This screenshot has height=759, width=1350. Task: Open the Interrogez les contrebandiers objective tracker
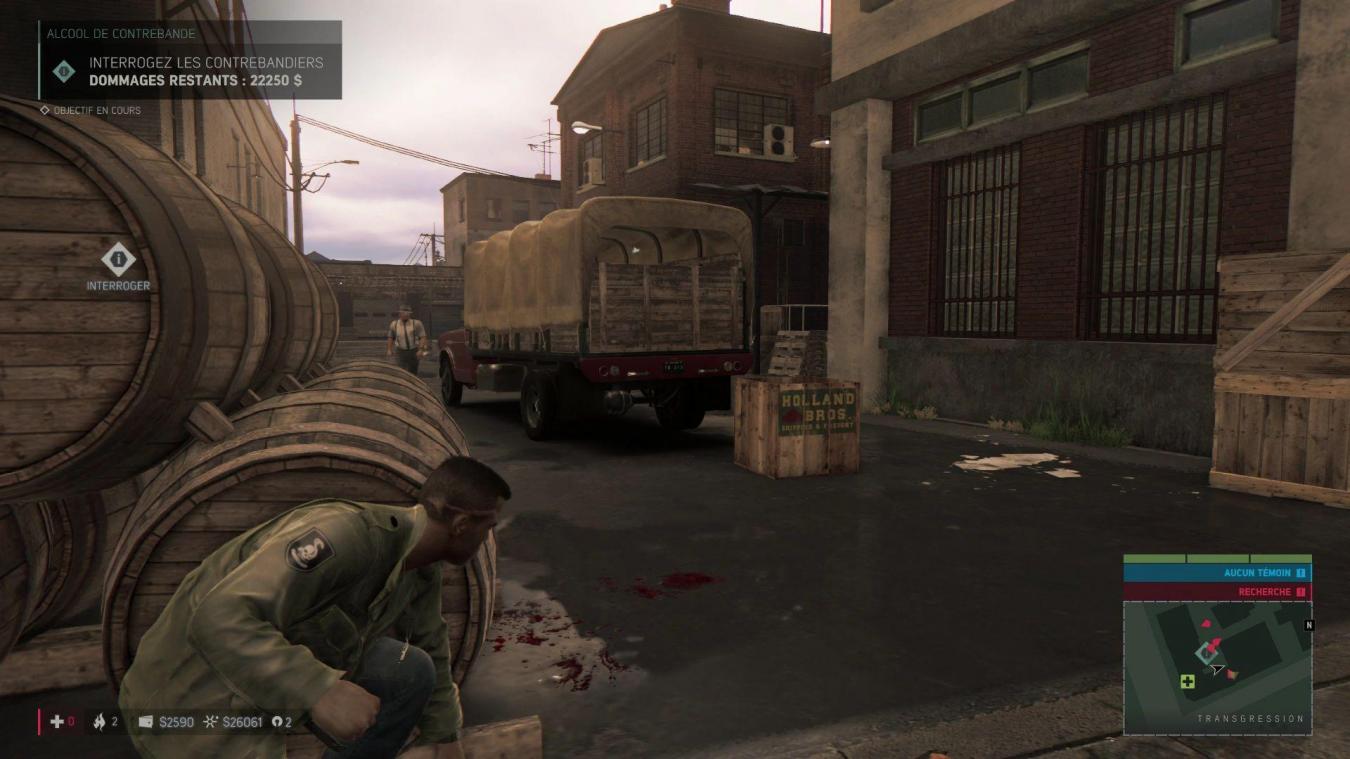pos(191,70)
